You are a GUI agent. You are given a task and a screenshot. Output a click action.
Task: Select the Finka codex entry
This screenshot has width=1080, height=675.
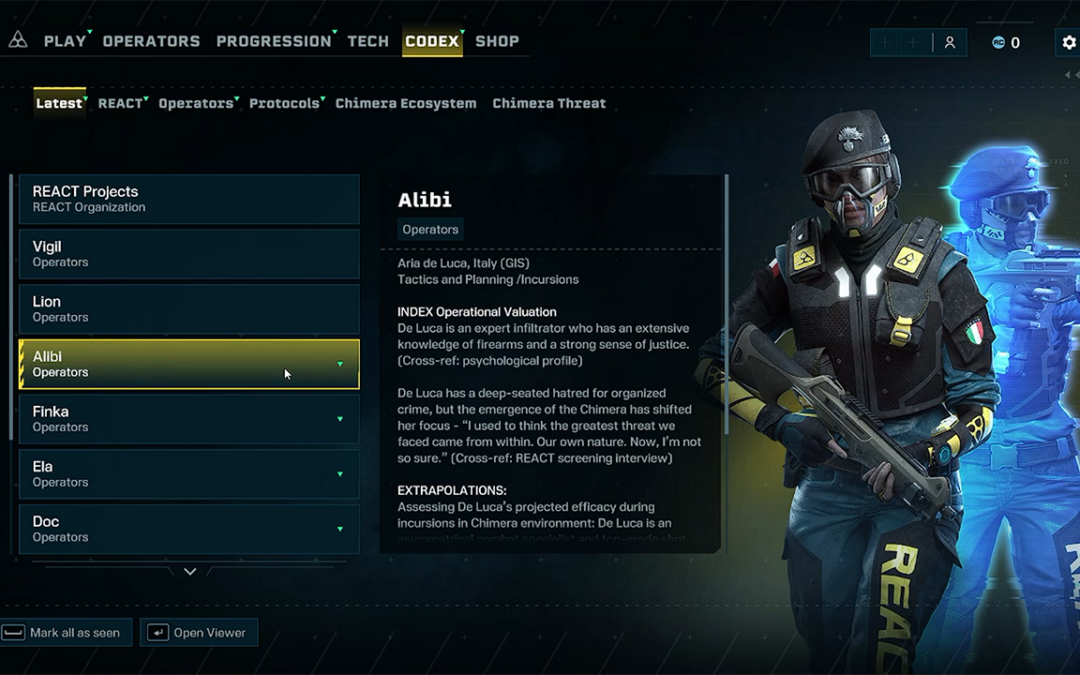pos(189,419)
